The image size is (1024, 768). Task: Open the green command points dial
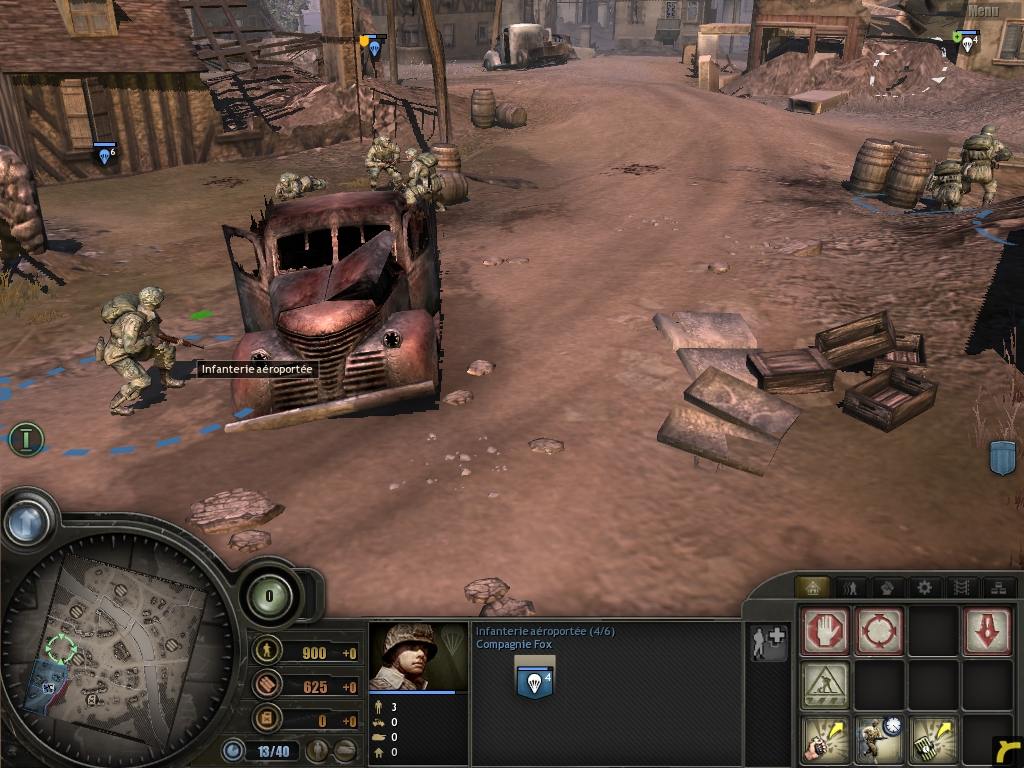pos(269,596)
